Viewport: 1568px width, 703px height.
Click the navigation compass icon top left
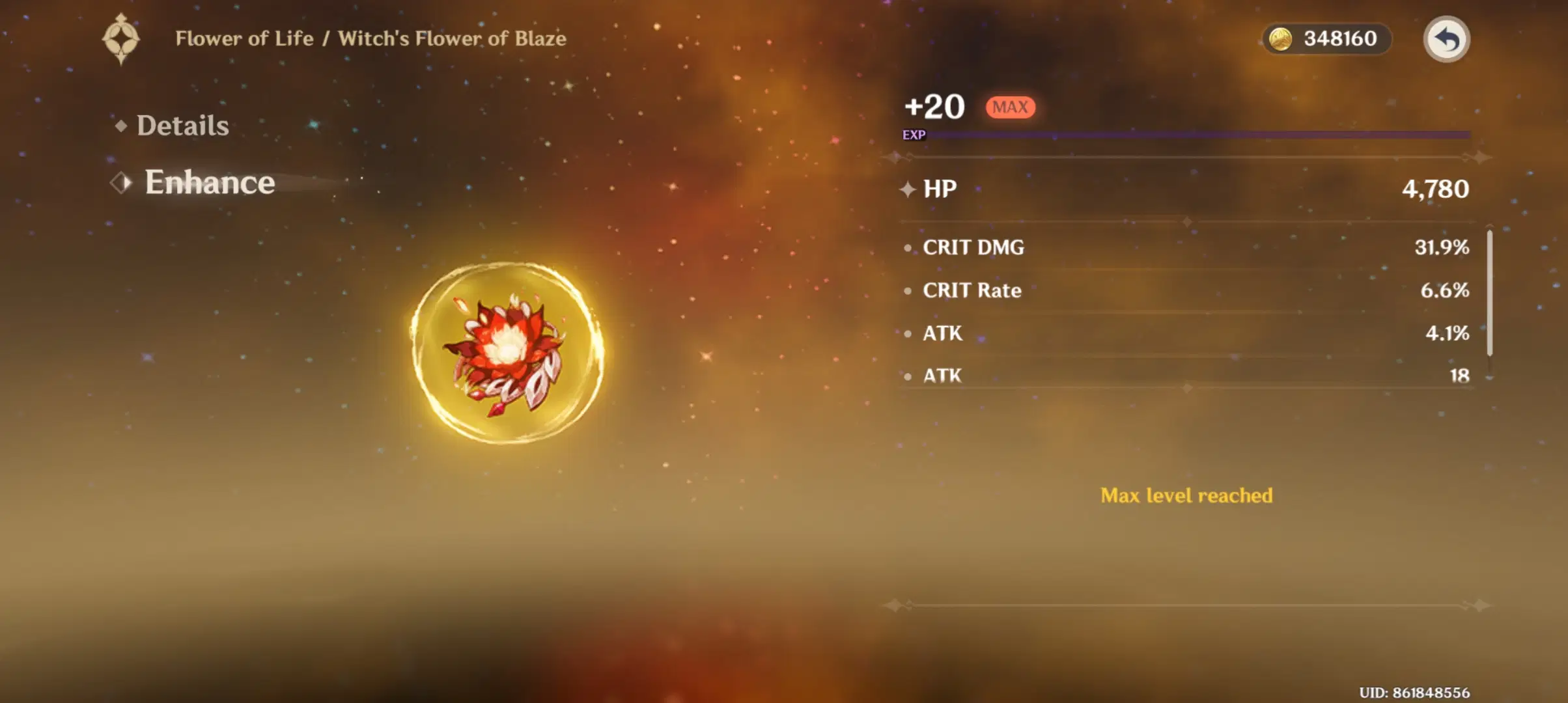pos(120,38)
